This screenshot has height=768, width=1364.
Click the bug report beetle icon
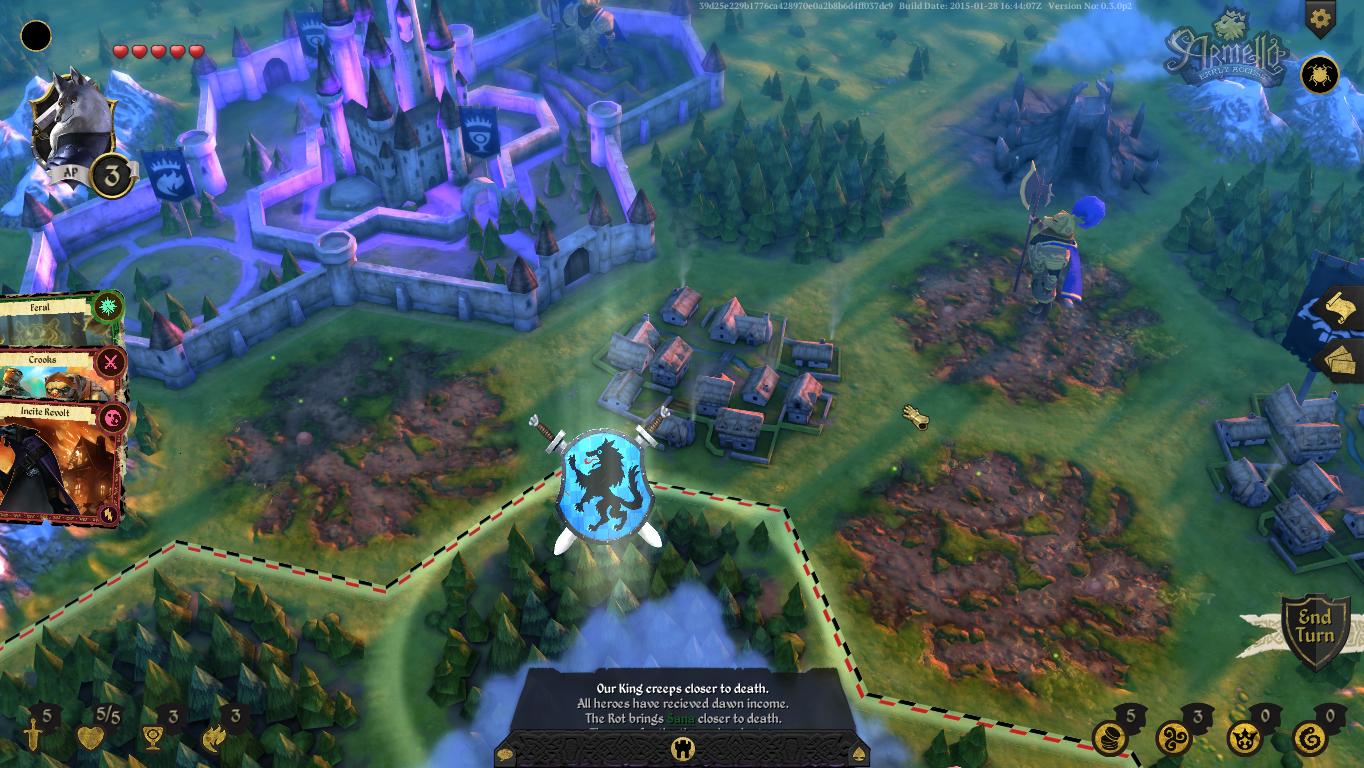click(1320, 75)
